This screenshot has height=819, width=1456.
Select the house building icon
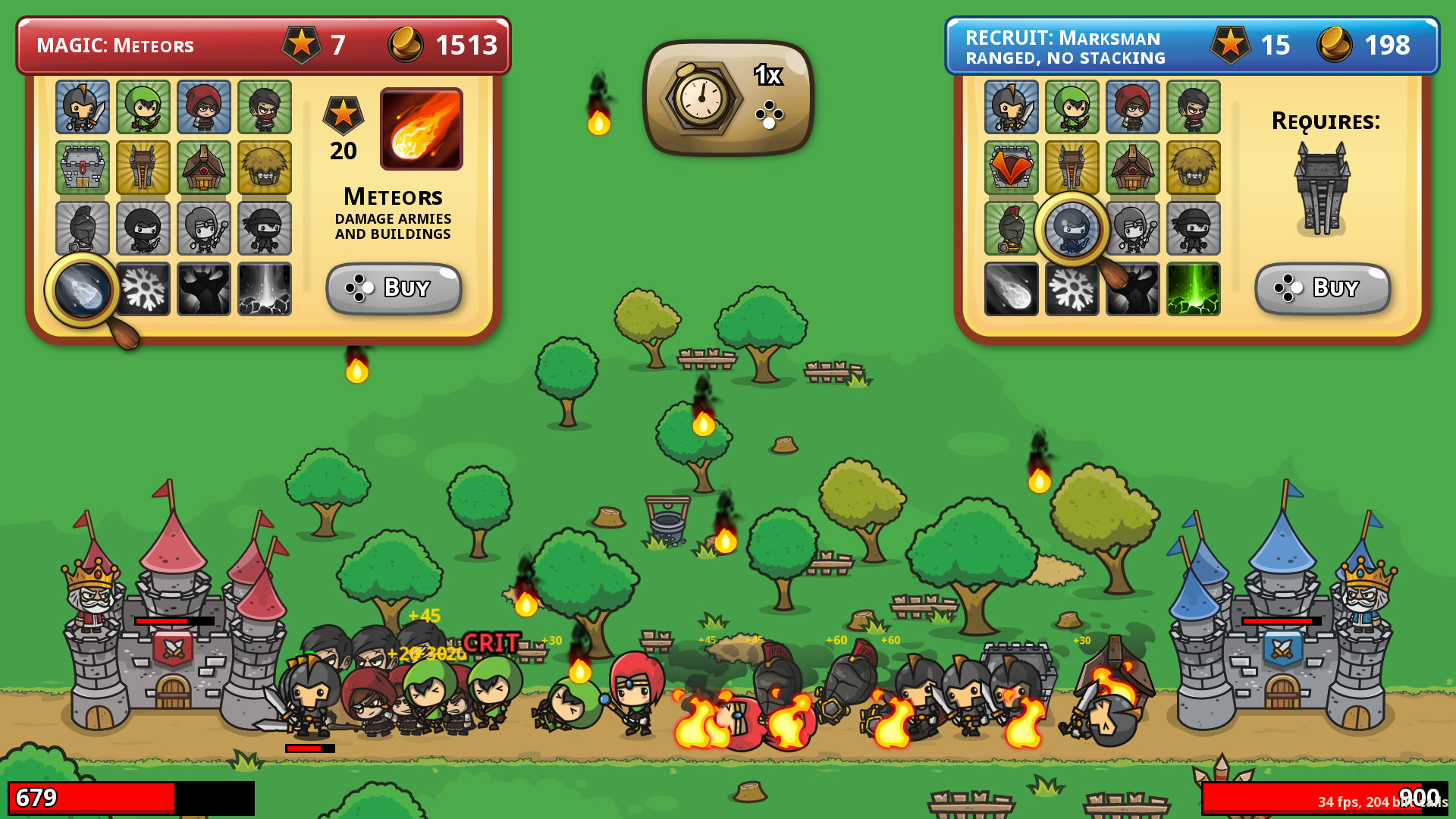204,168
